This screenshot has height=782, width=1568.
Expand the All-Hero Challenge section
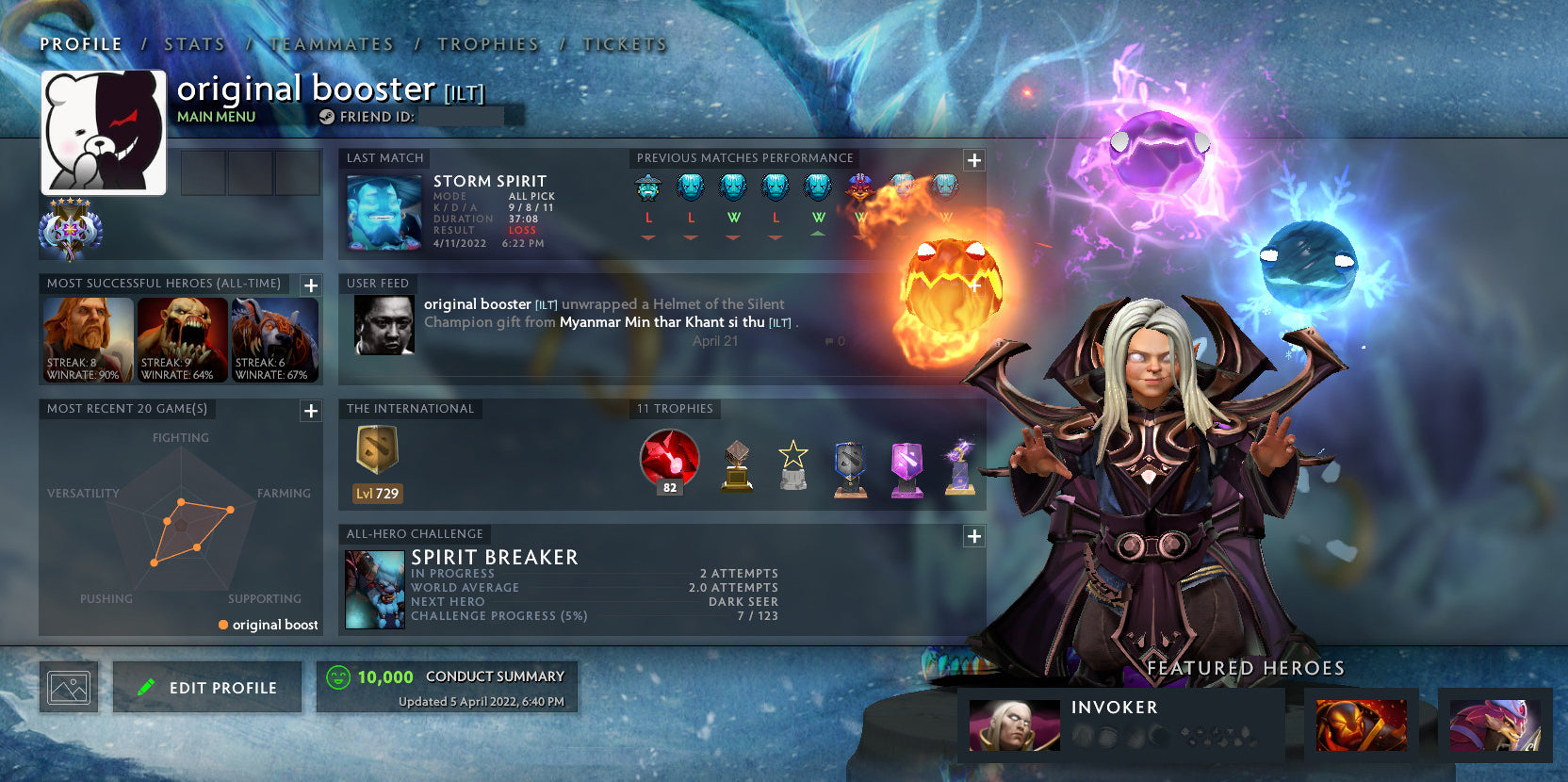(x=973, y=535)
